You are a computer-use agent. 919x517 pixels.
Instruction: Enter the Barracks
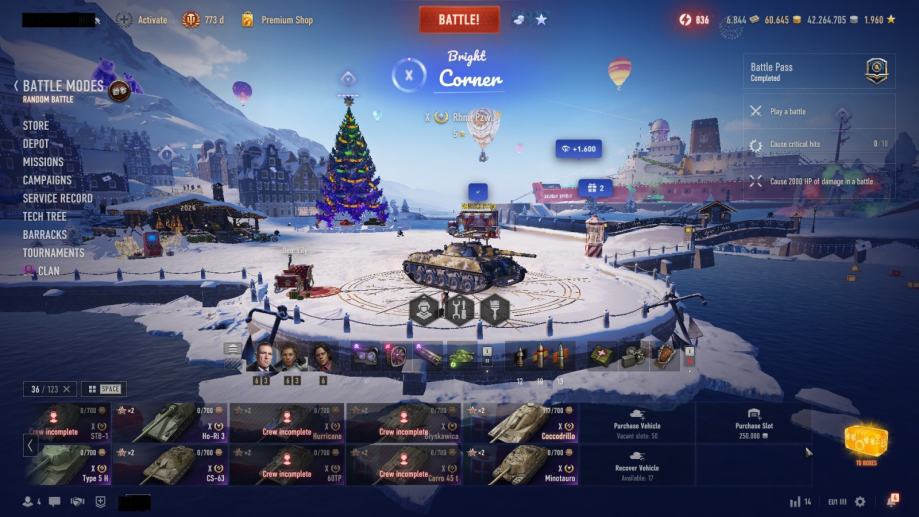45,235
